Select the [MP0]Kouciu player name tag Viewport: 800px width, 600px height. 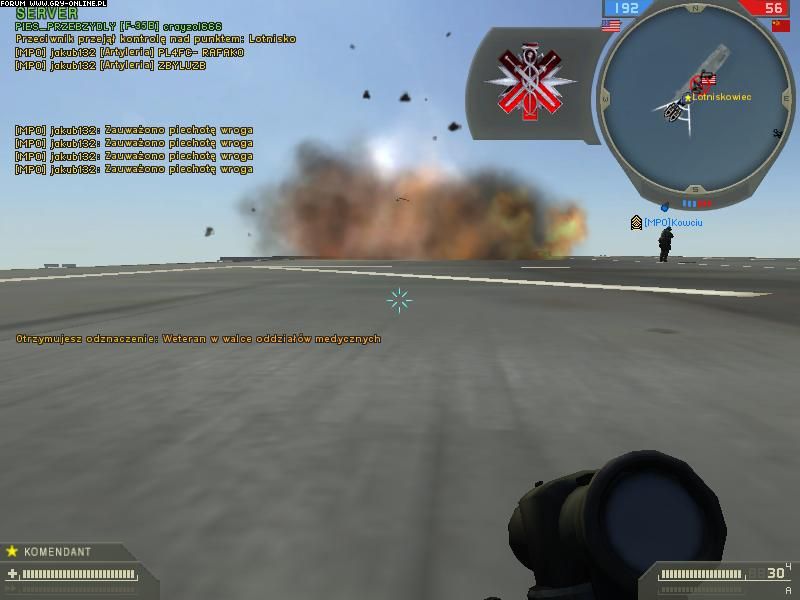coord(673,222)
